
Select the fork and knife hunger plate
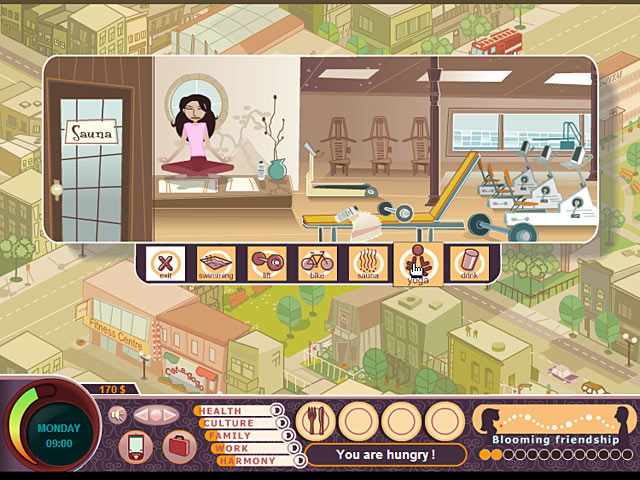[x=314, y=421]
